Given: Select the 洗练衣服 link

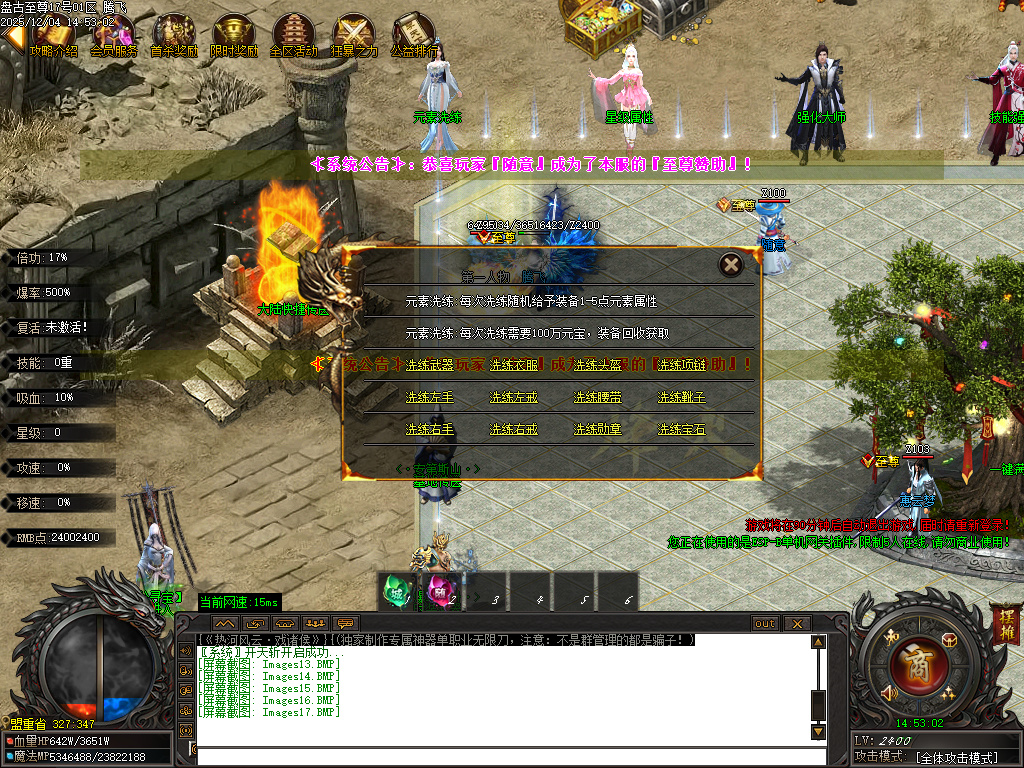Looking at the screenshot, I should click(513, 365).
